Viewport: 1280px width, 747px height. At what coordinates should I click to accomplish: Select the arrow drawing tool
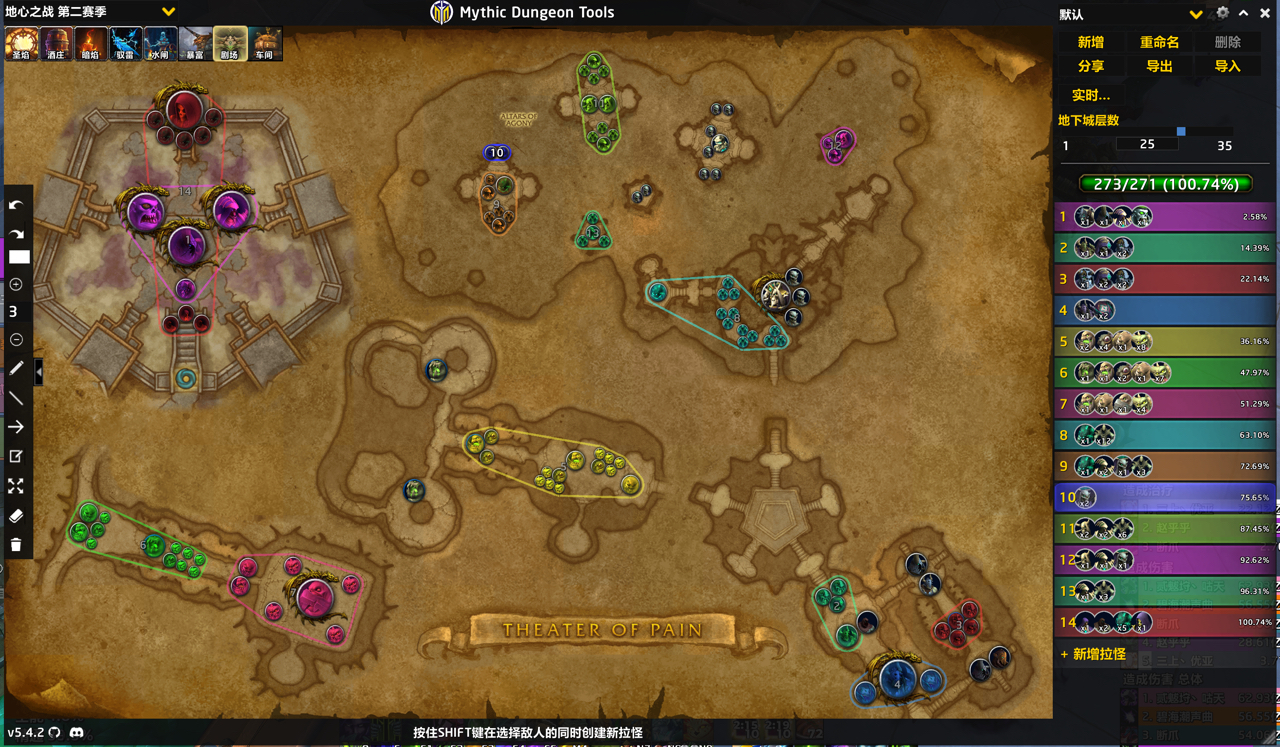tap(17, 427)
